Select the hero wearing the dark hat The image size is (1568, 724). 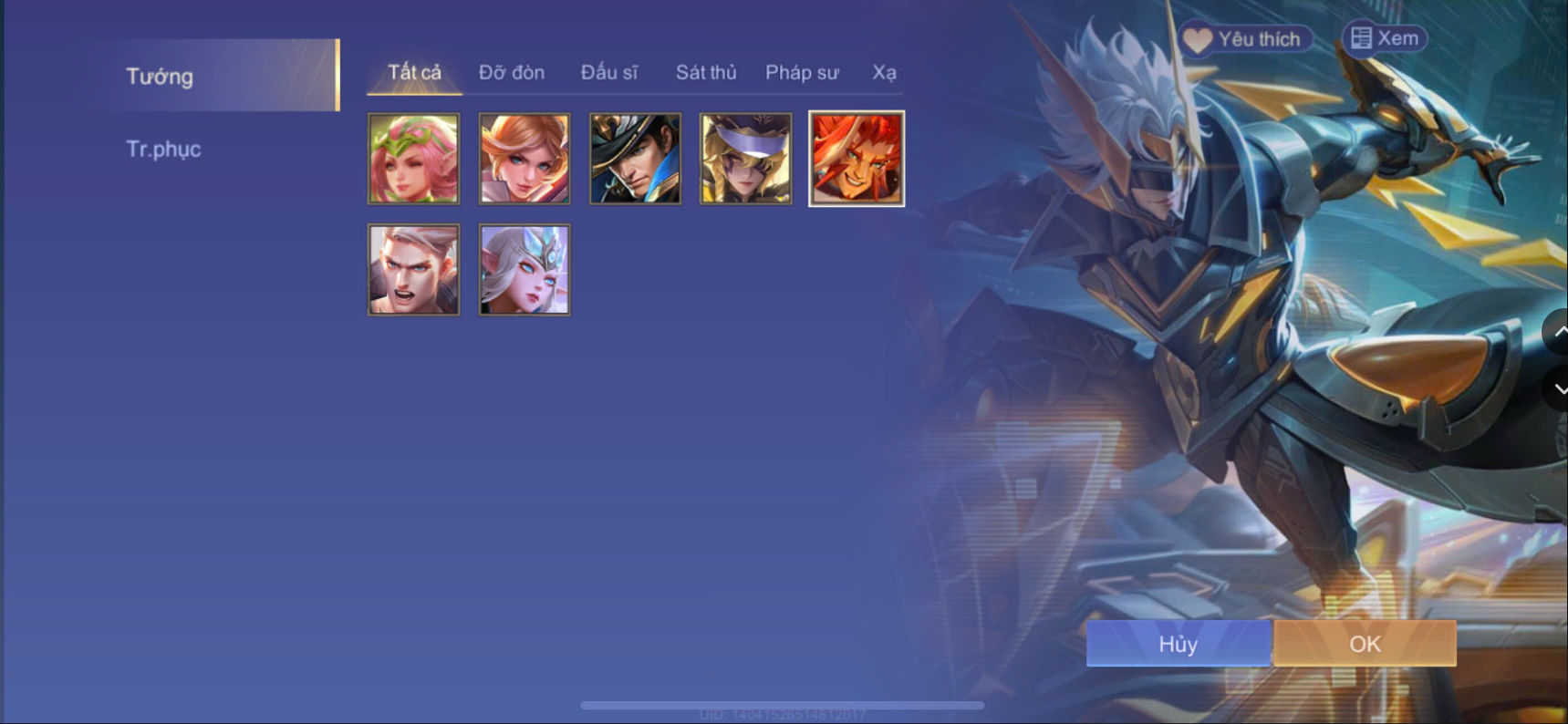tap(635, 158)
